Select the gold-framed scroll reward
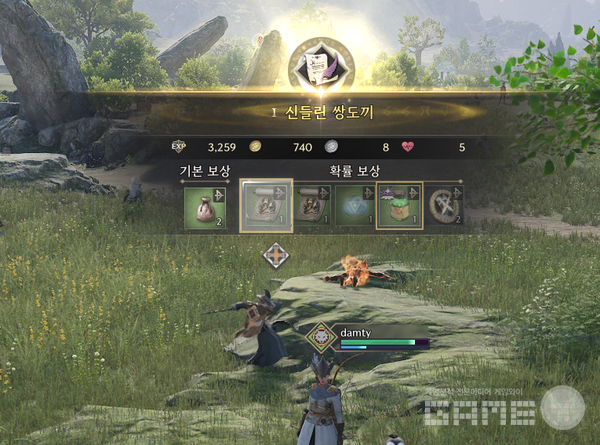The height and width of the screenshot is (445, 600). [x=266, y=206]
